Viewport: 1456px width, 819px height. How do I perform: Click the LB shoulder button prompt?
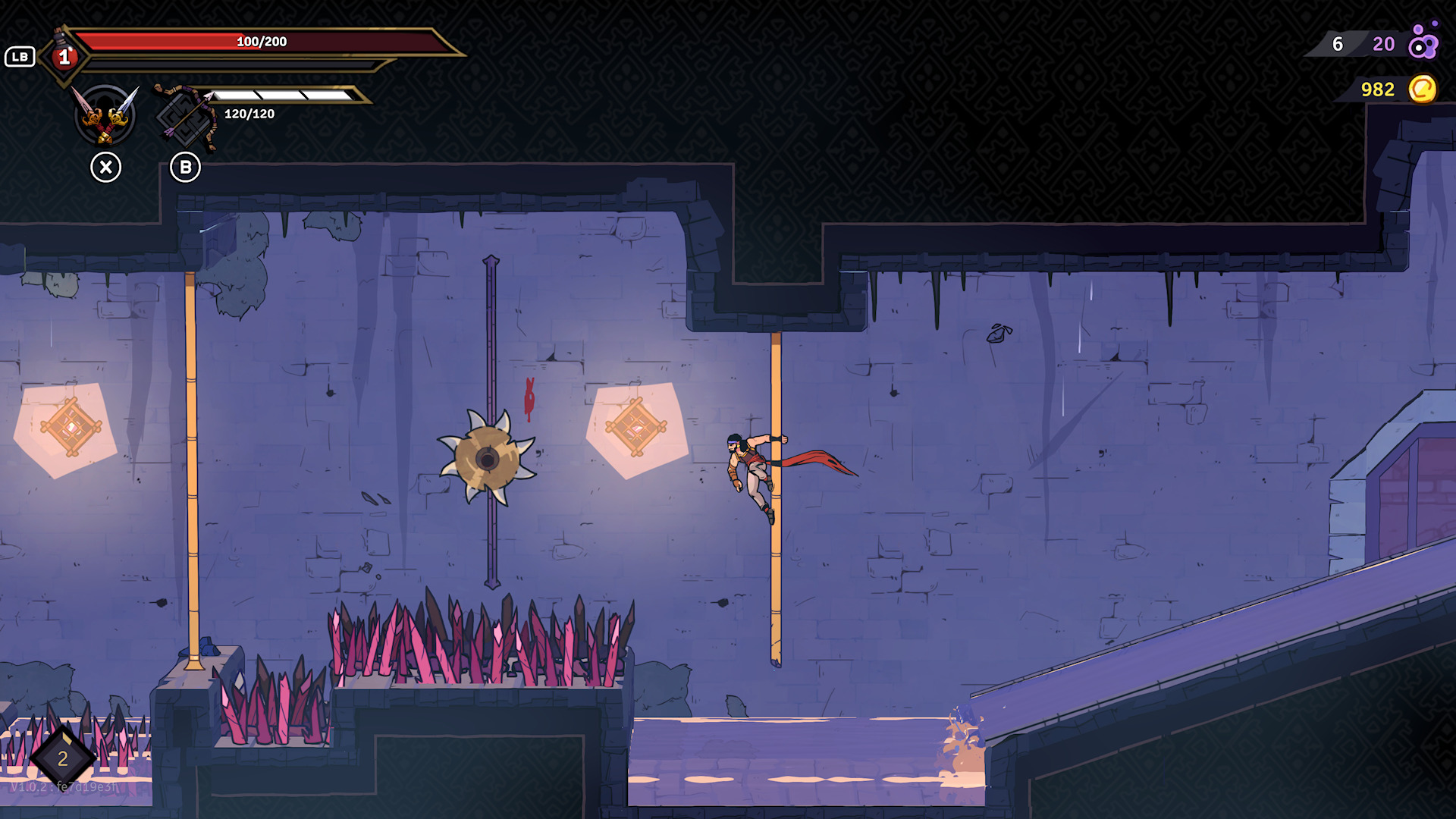pos(20,56)
